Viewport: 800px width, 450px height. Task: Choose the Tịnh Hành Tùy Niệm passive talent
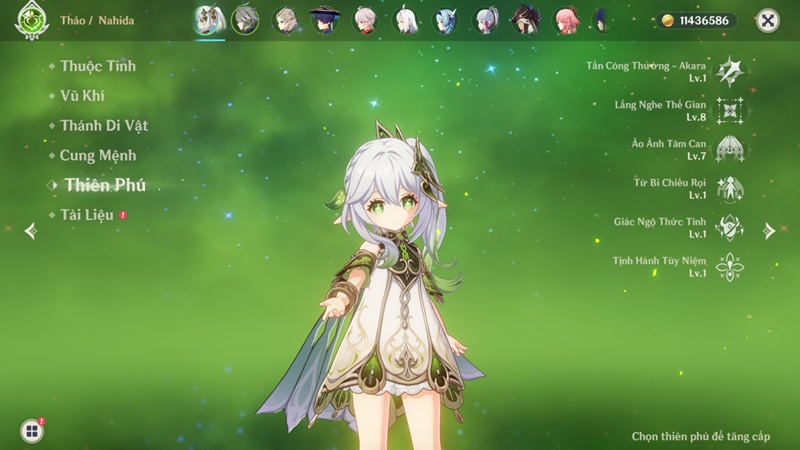pyautogui.click(x=730, y=266)
